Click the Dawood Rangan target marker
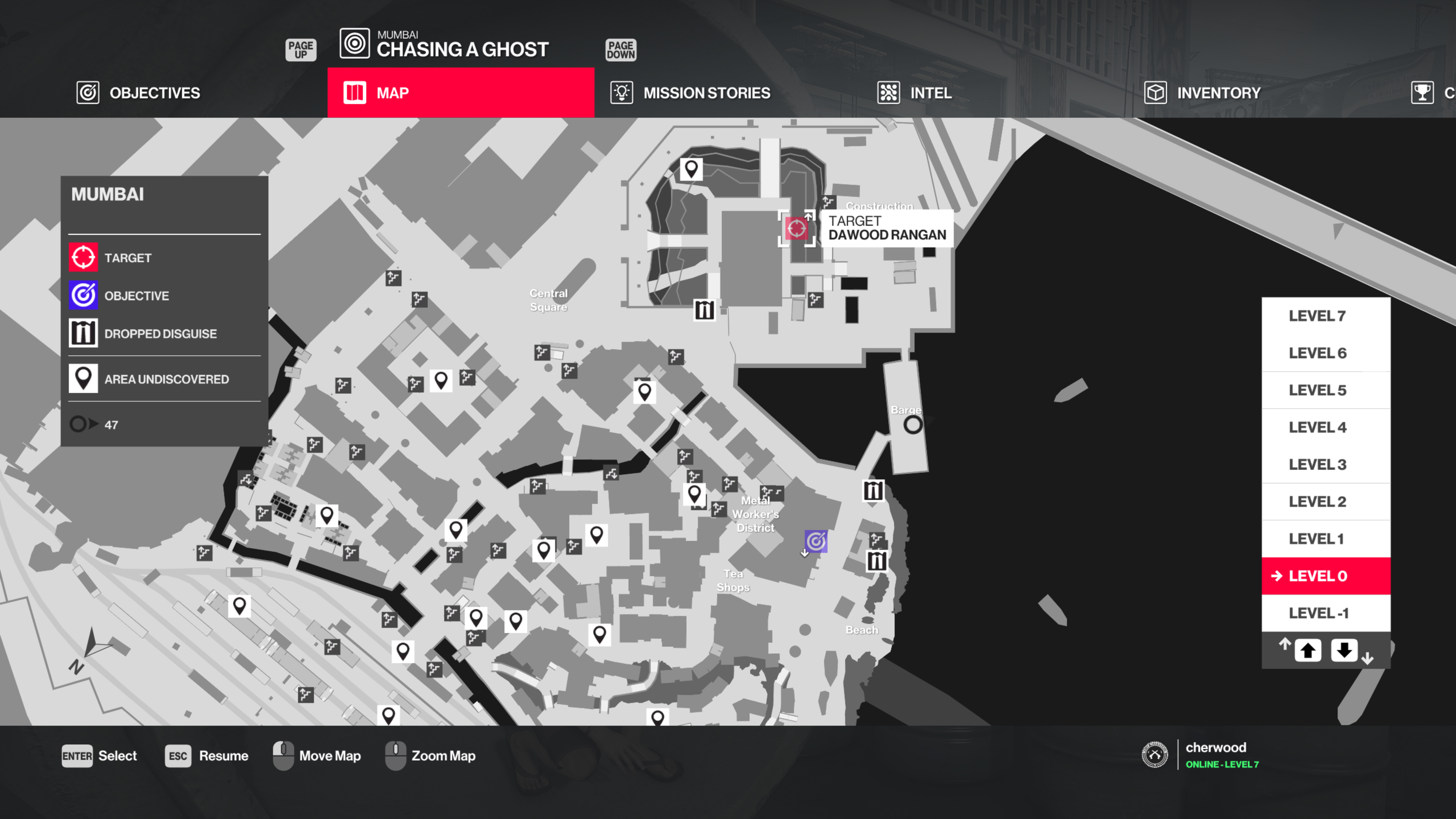The image size is (1456, 819). (797, 228)
